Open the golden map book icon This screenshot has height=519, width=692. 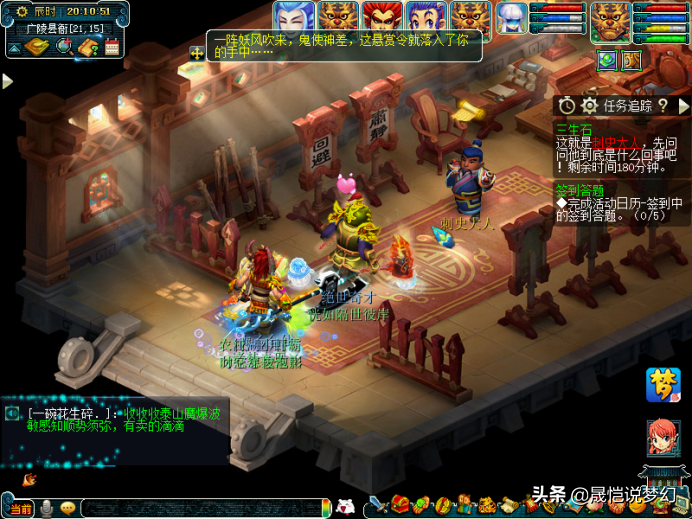36,46
